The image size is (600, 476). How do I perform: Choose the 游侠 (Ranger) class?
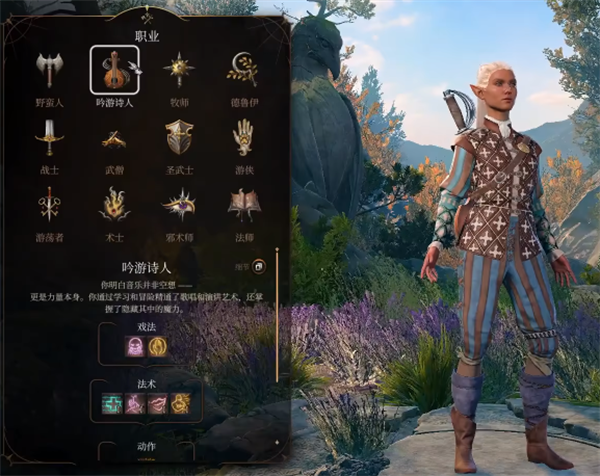[x=243, y=137]
